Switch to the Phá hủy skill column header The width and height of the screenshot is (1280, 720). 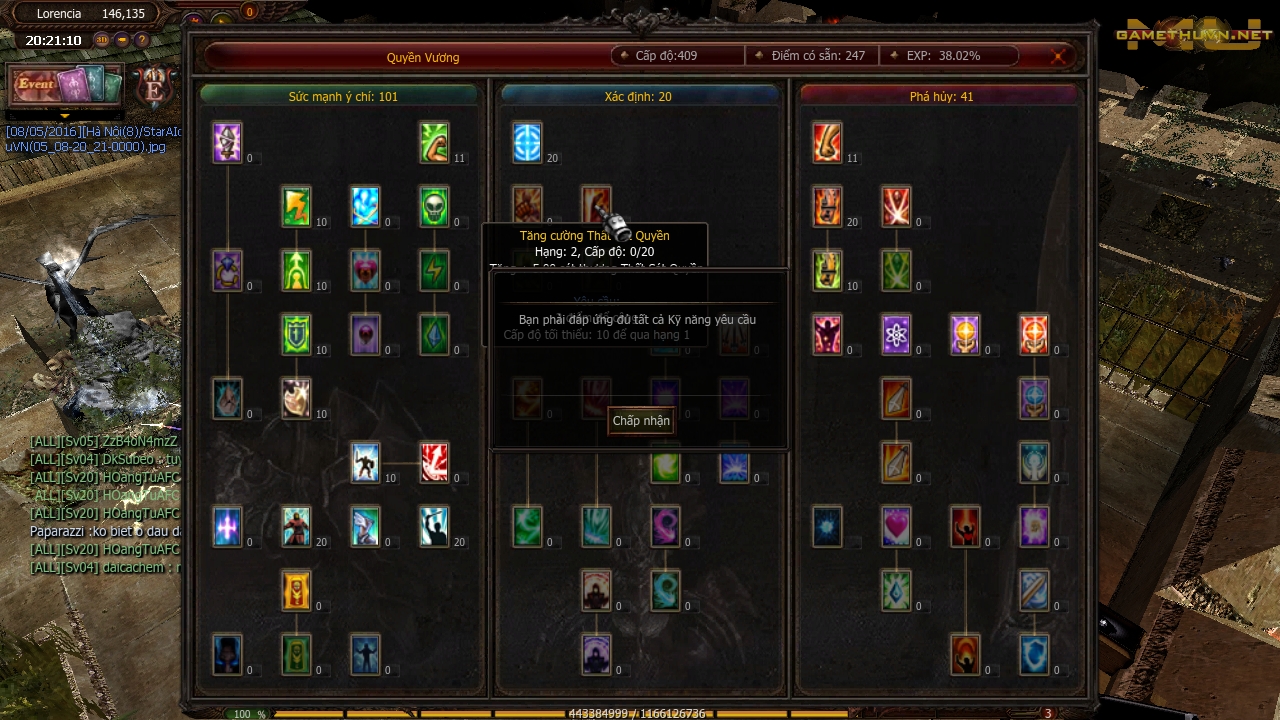tap(940, 98)
